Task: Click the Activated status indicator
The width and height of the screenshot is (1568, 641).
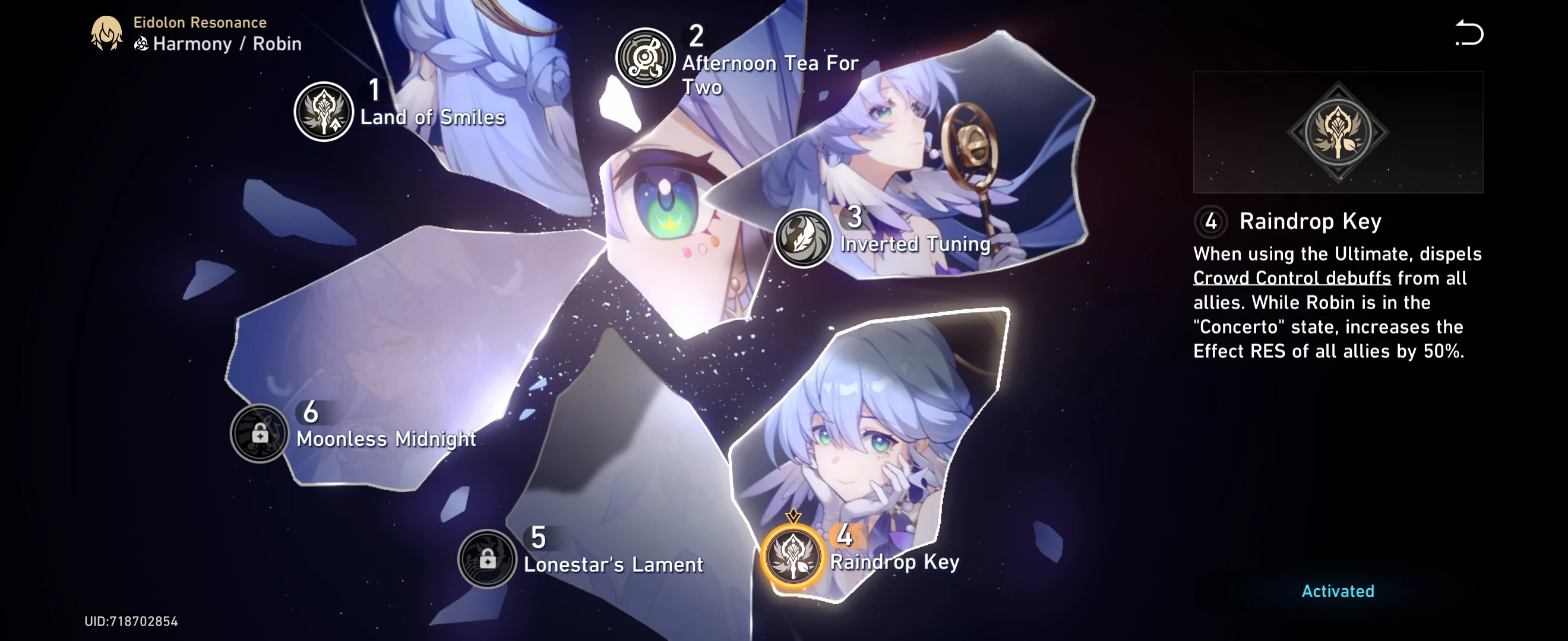Action: click(1337, 591)
